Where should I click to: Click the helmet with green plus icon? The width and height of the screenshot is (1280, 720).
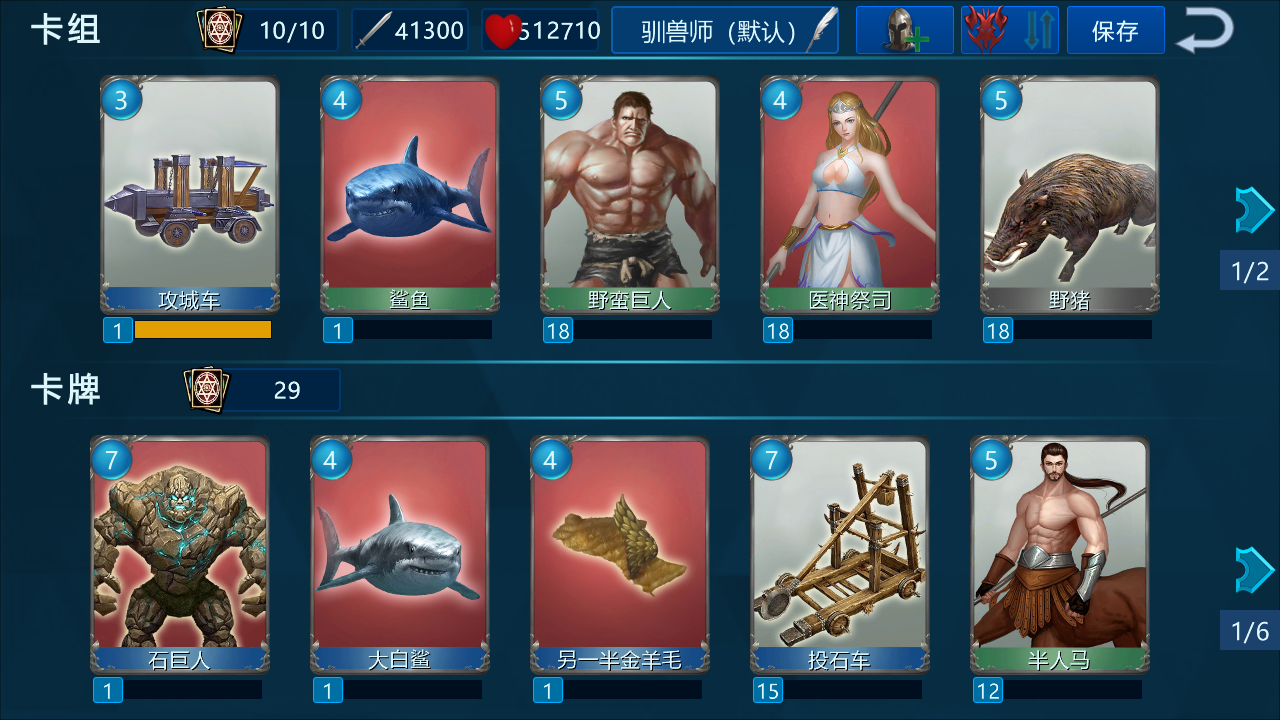(903, 29)
